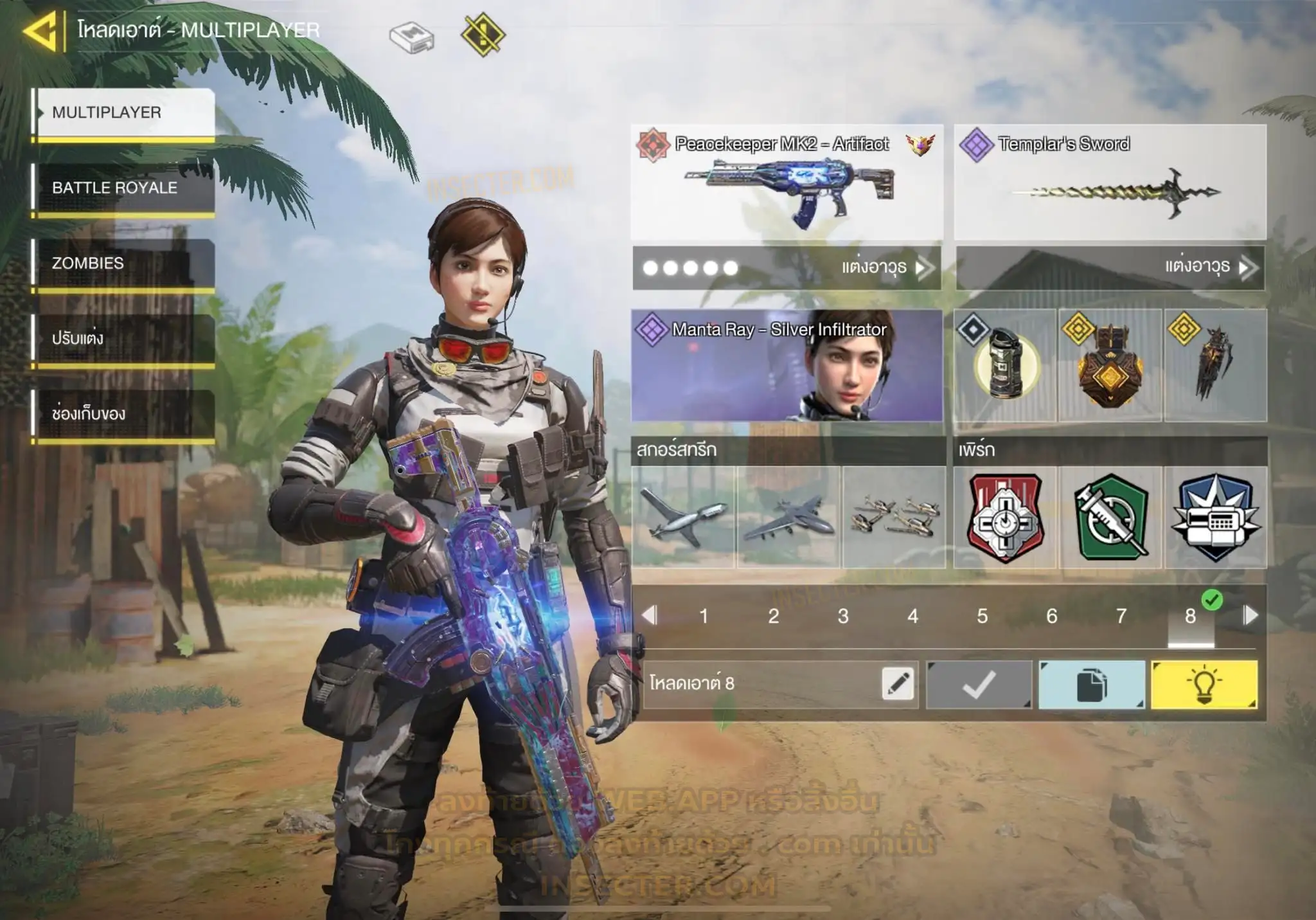Choose the Peacekeeper MK2 primary weapon slot
1316x920 pixels.
click(787, 182)
